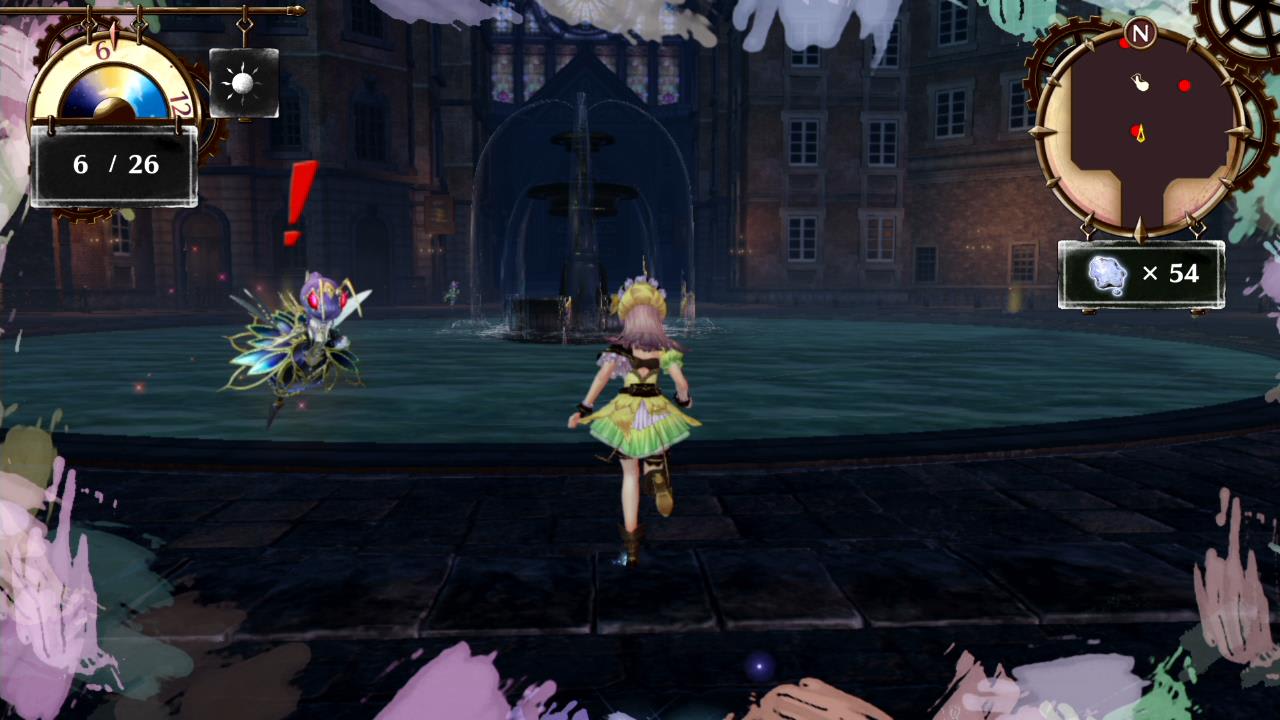Click the red enemy dot right of the landmark

(1184, 86)
